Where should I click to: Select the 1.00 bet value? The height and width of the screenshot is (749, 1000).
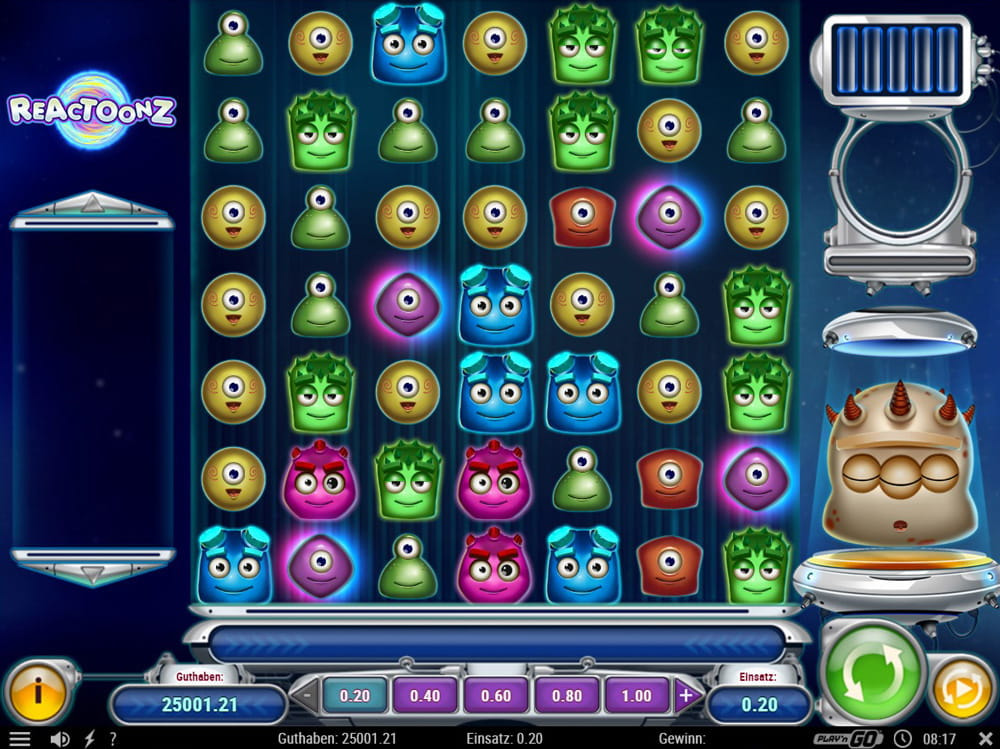click(x=635, y=696)
